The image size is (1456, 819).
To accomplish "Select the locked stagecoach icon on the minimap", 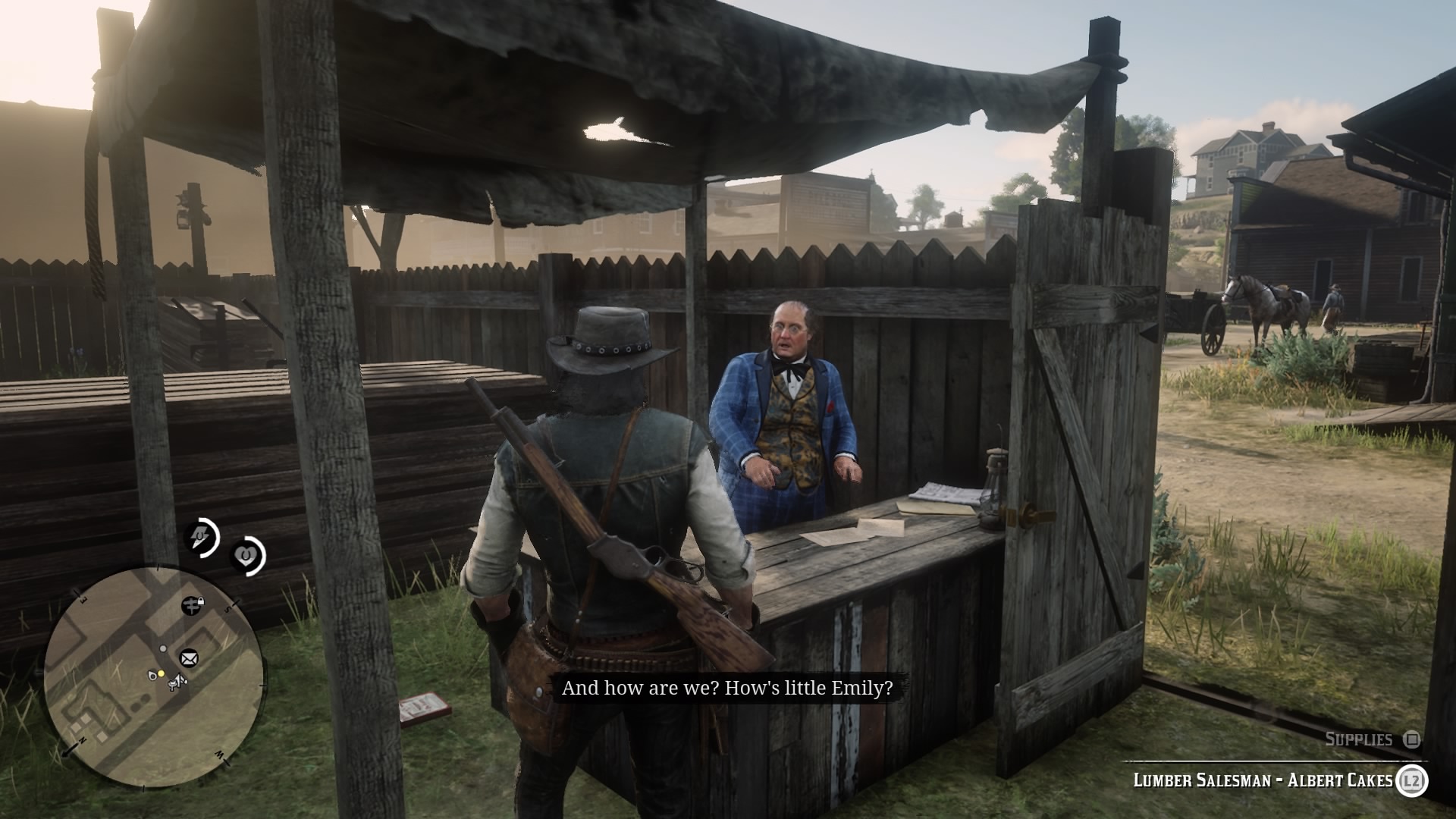I will pos(192,605).
